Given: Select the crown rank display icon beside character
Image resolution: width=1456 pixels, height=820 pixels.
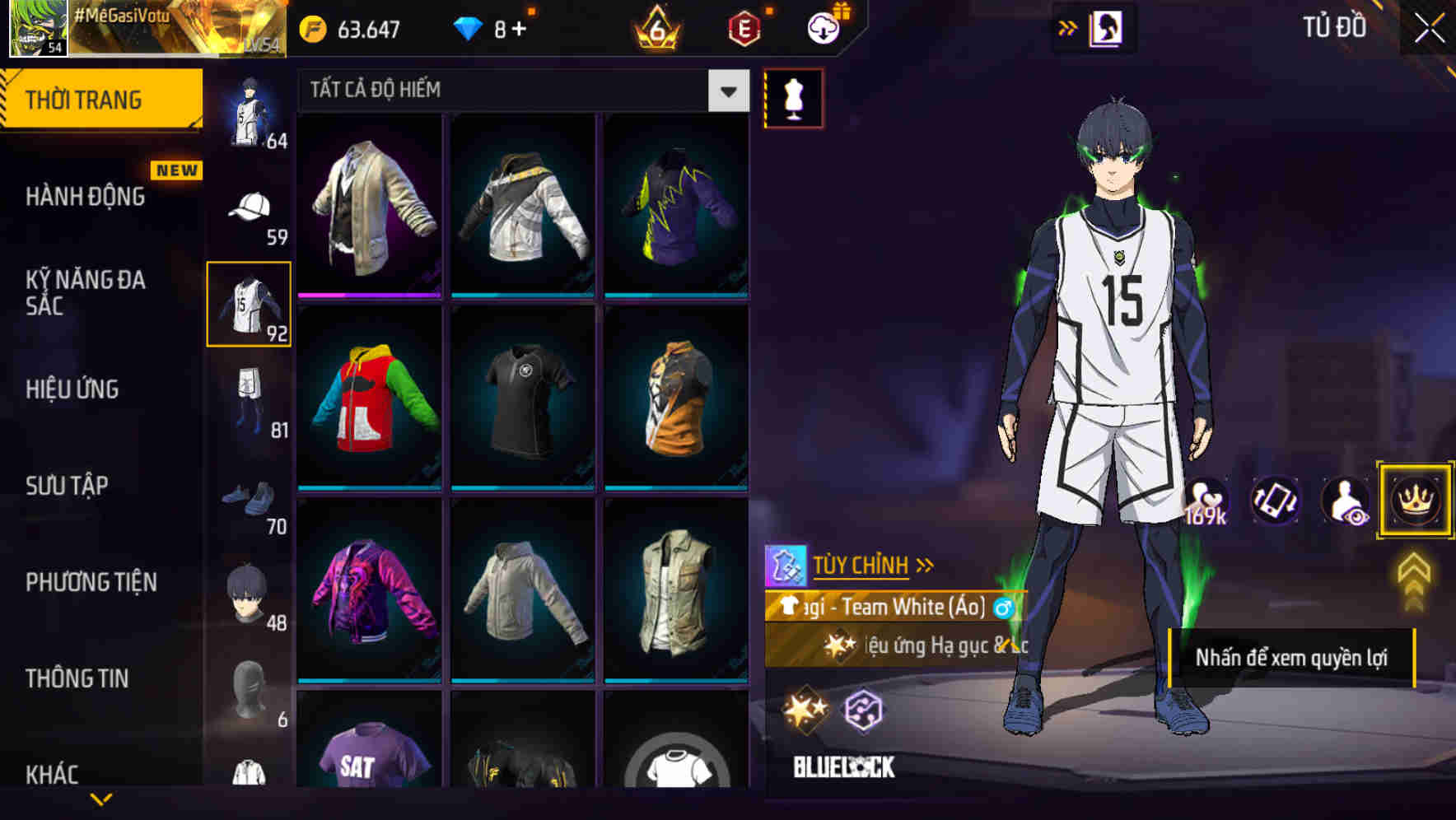Looking at the screenshot, I should point(1414,501).
